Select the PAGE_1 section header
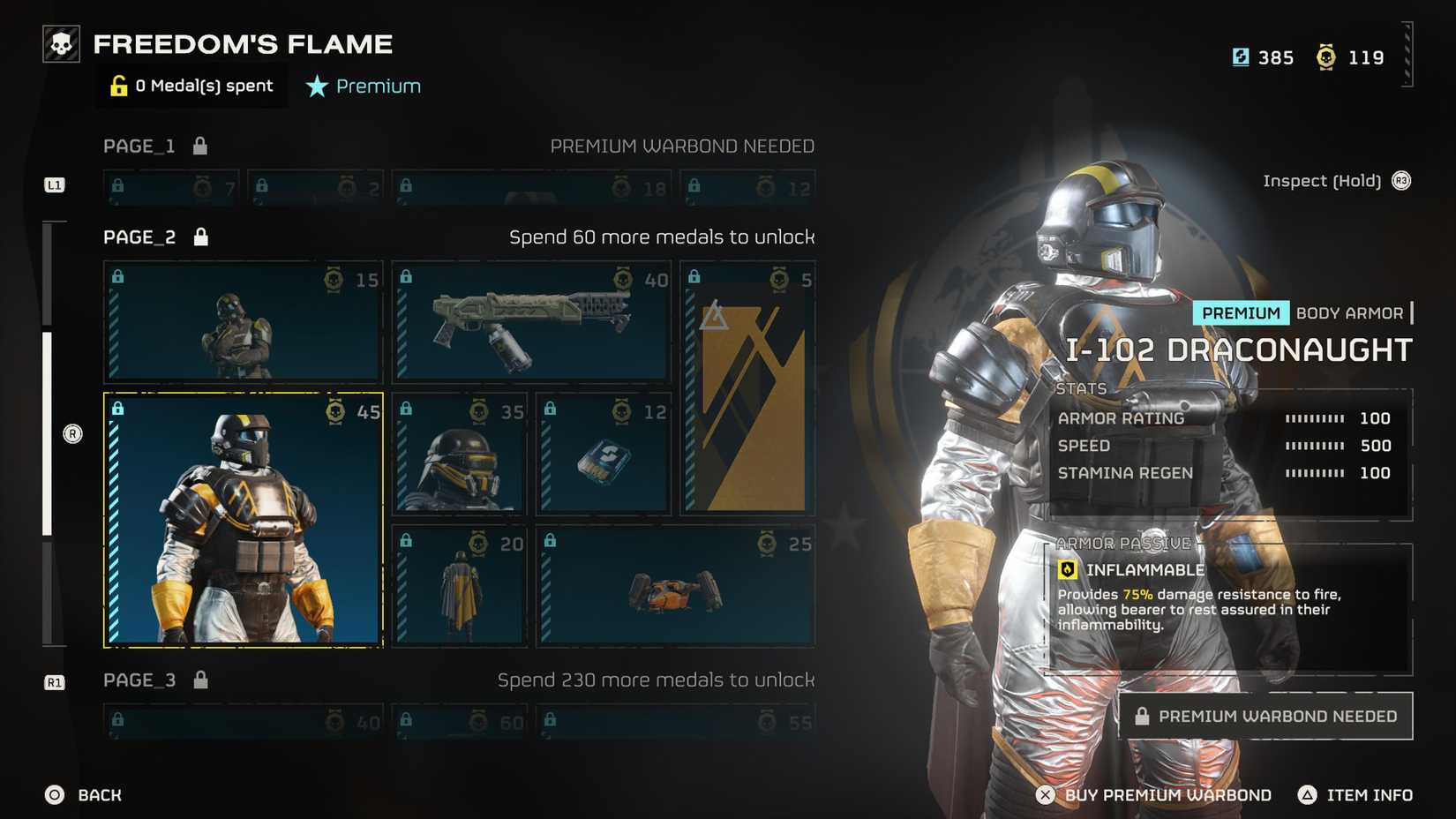The height and width of the screenshot is (819, 1456). (x=138, y=146)
